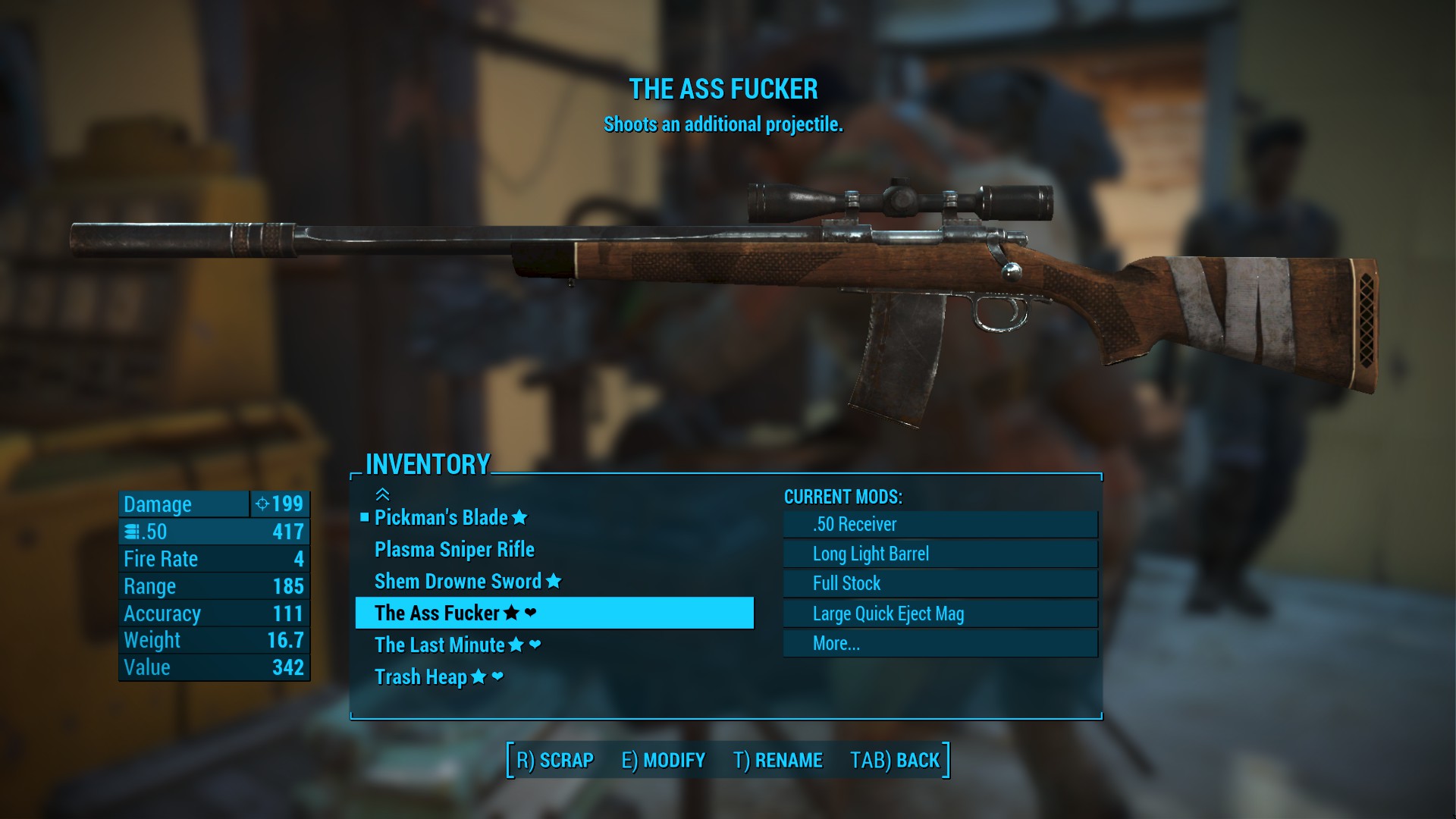
Task: Show more current mods
Action: pyautogui.click(x=940, y=643)
